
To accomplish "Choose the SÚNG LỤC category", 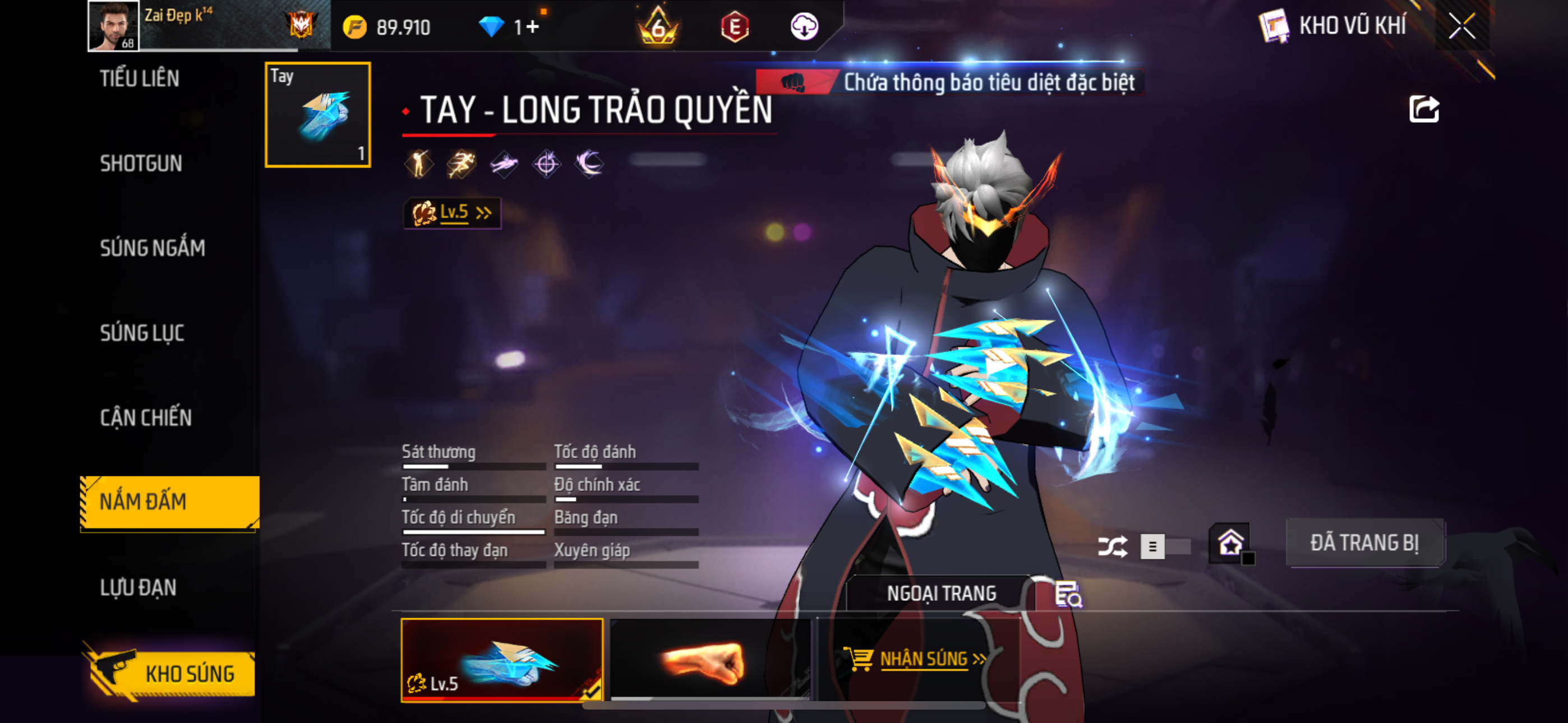I will [142, 333].
